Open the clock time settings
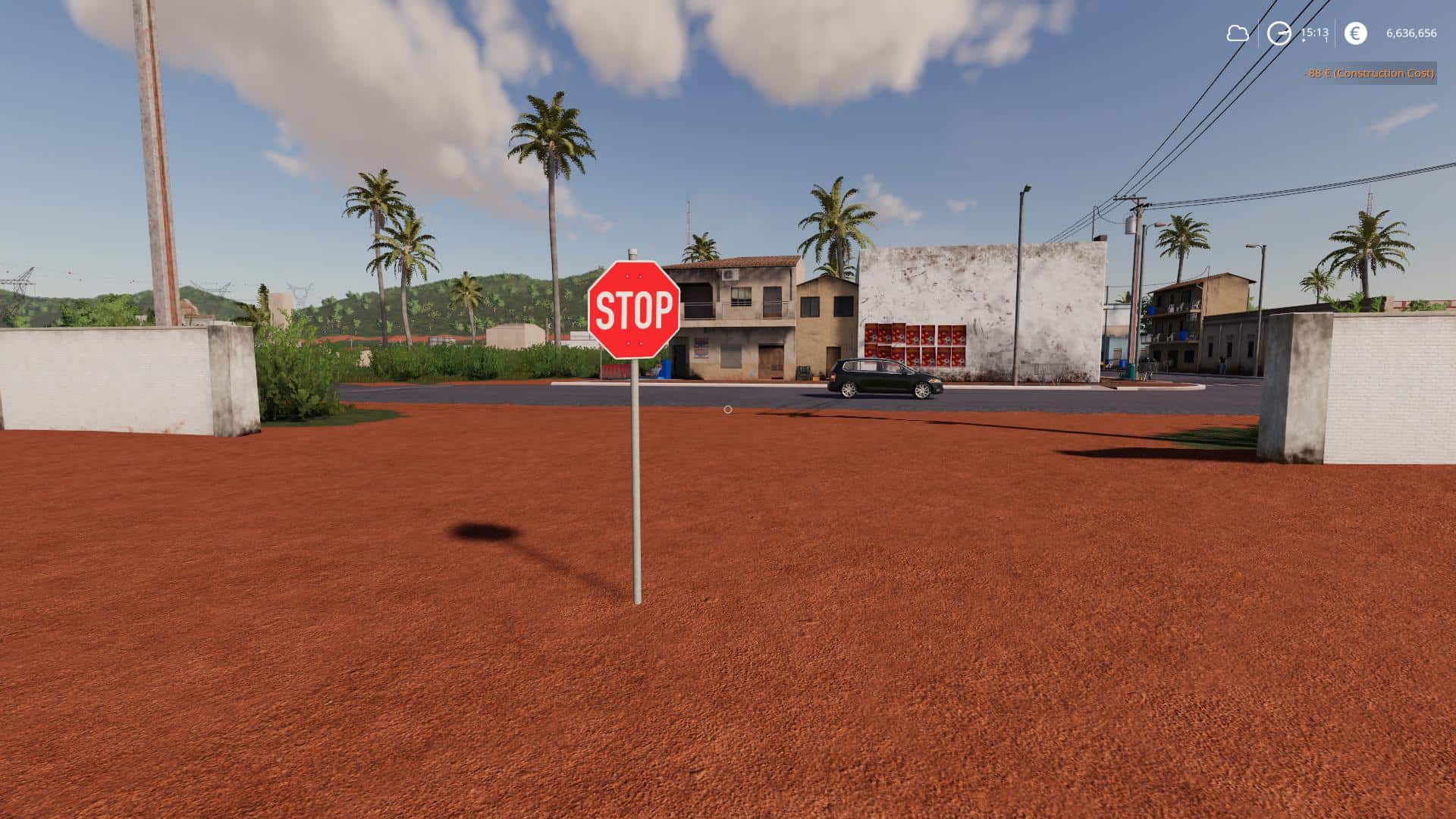1456x819 pixels. [1278, 33]
